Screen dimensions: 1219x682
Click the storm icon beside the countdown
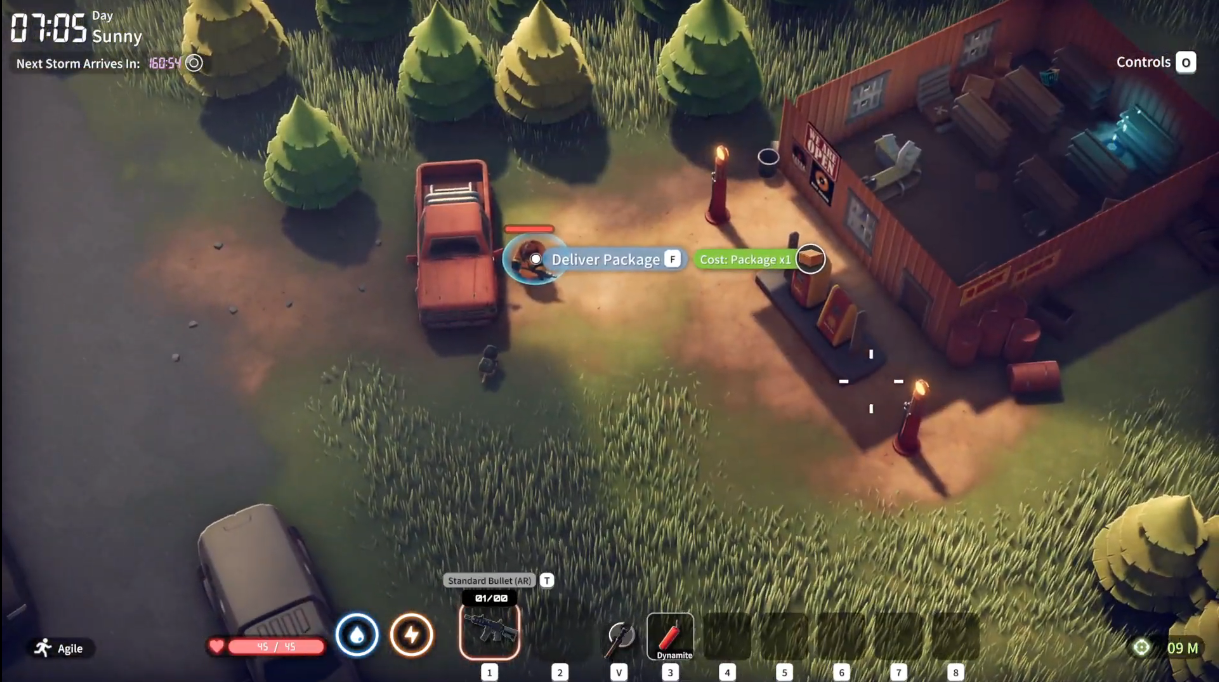tap(194, 63)
